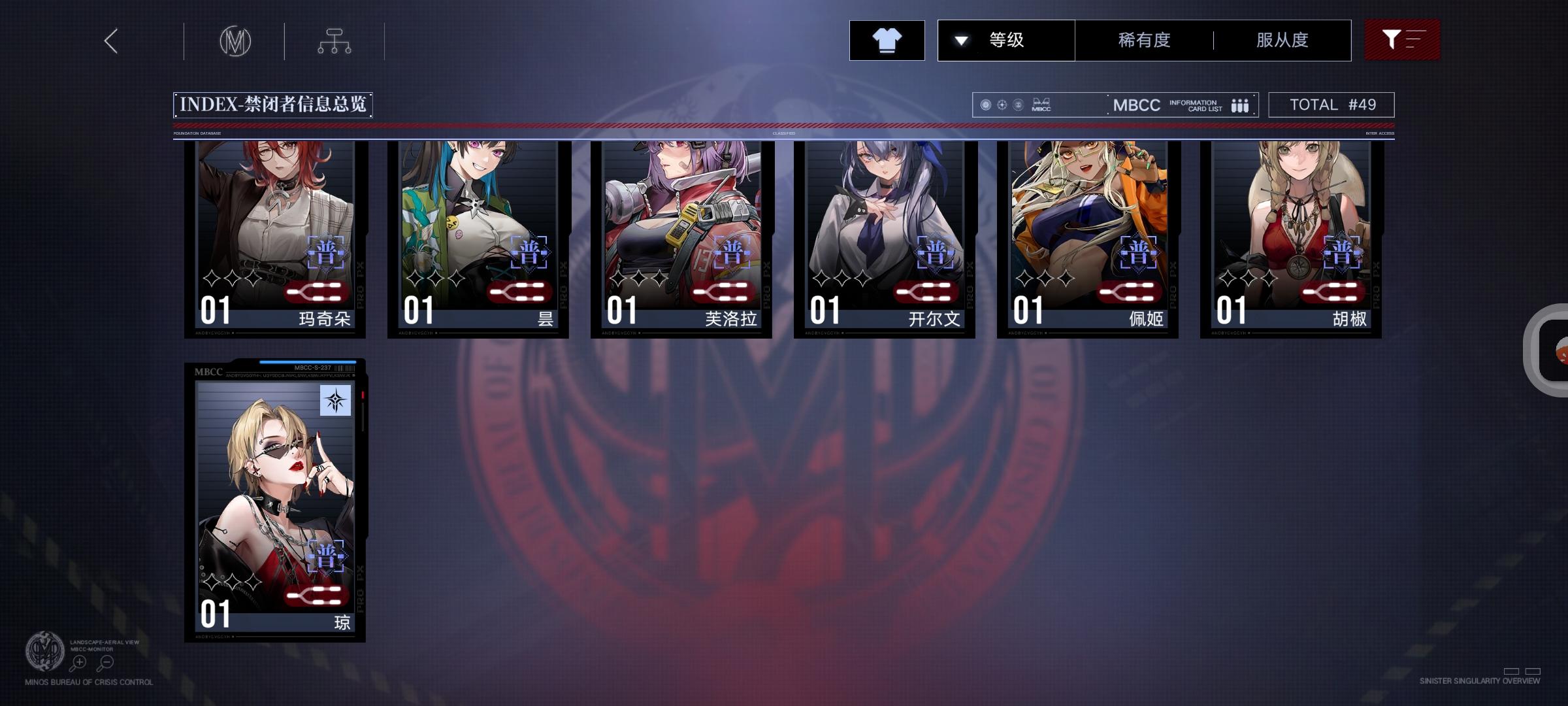Switch to the 稀有度 sorting tab

click(x=1144, y=40)
